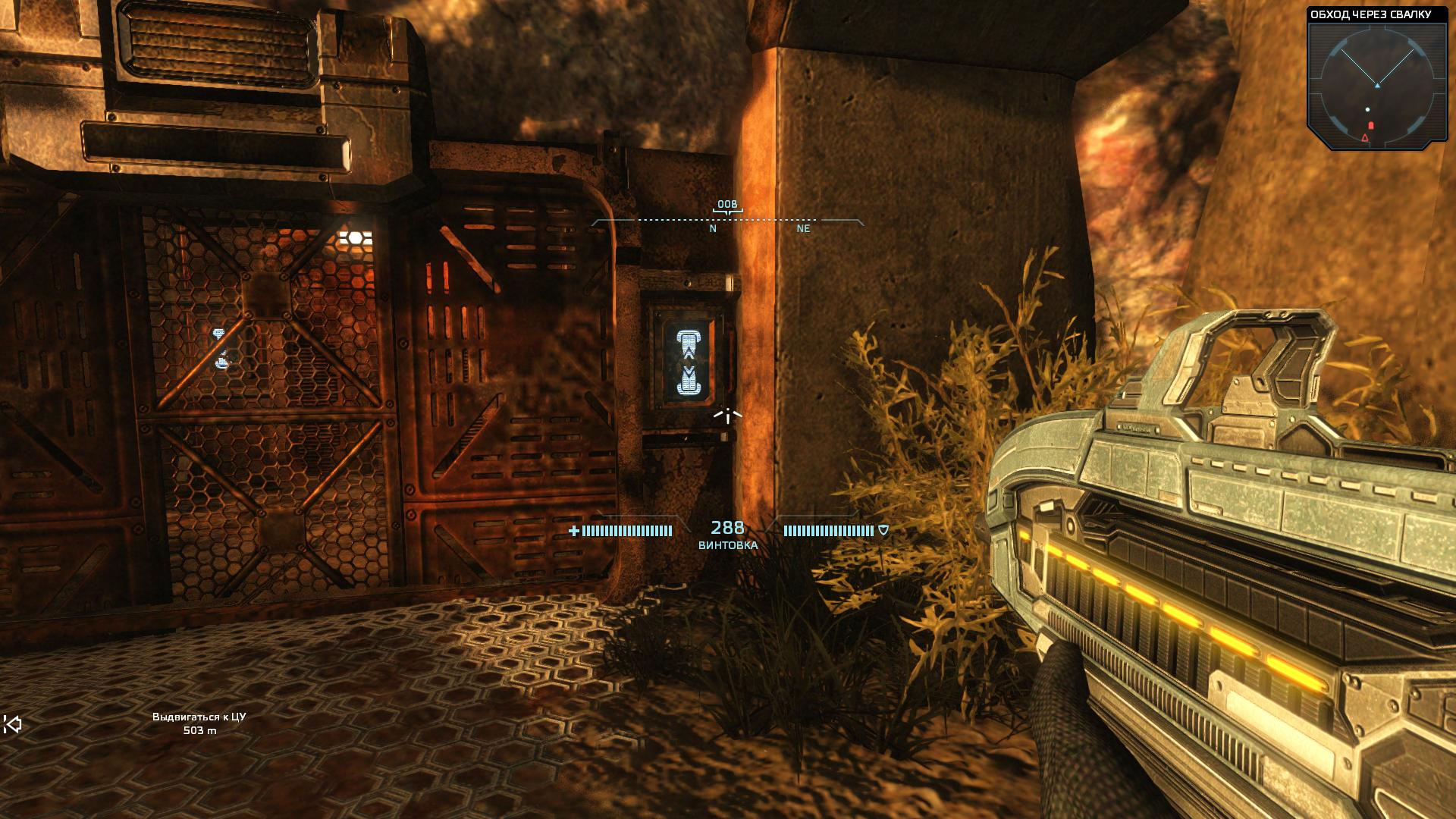Click the off-screen objective arrow icon
This screenshot has height=819, width=1456.
click(x=12, y=724)
